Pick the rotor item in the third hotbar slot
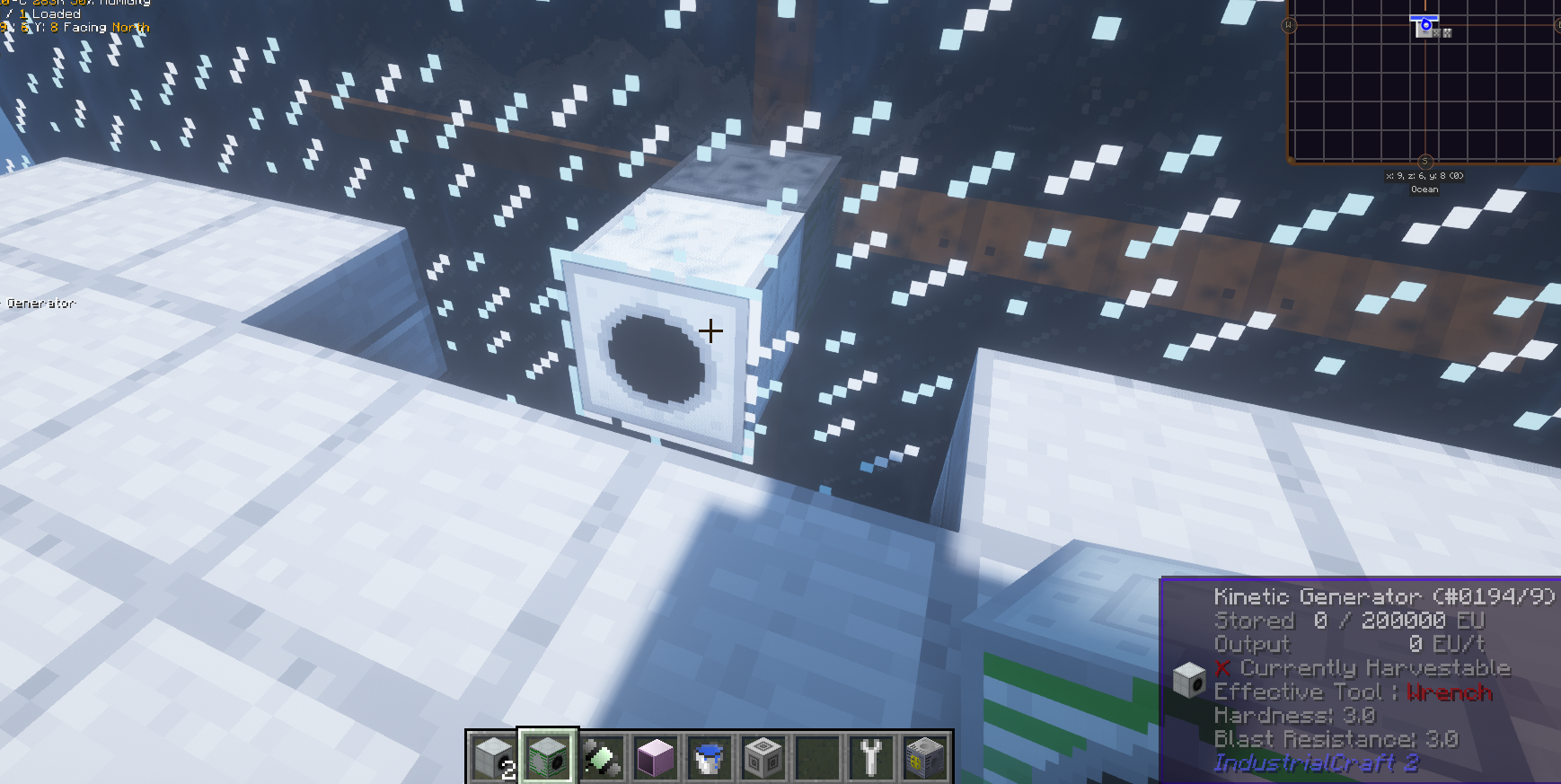Viewport: 1561px width, 784px height. (x=601, y=759)
